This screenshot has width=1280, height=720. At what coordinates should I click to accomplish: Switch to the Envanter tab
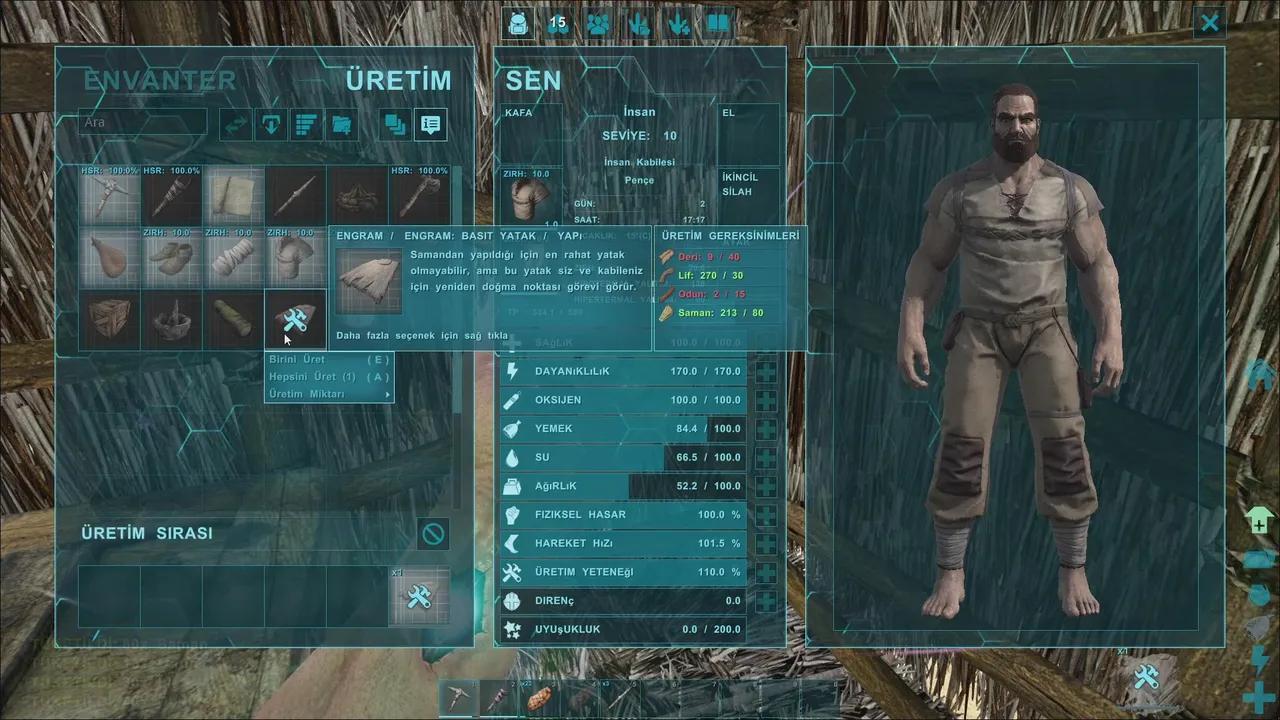(160, 81)
